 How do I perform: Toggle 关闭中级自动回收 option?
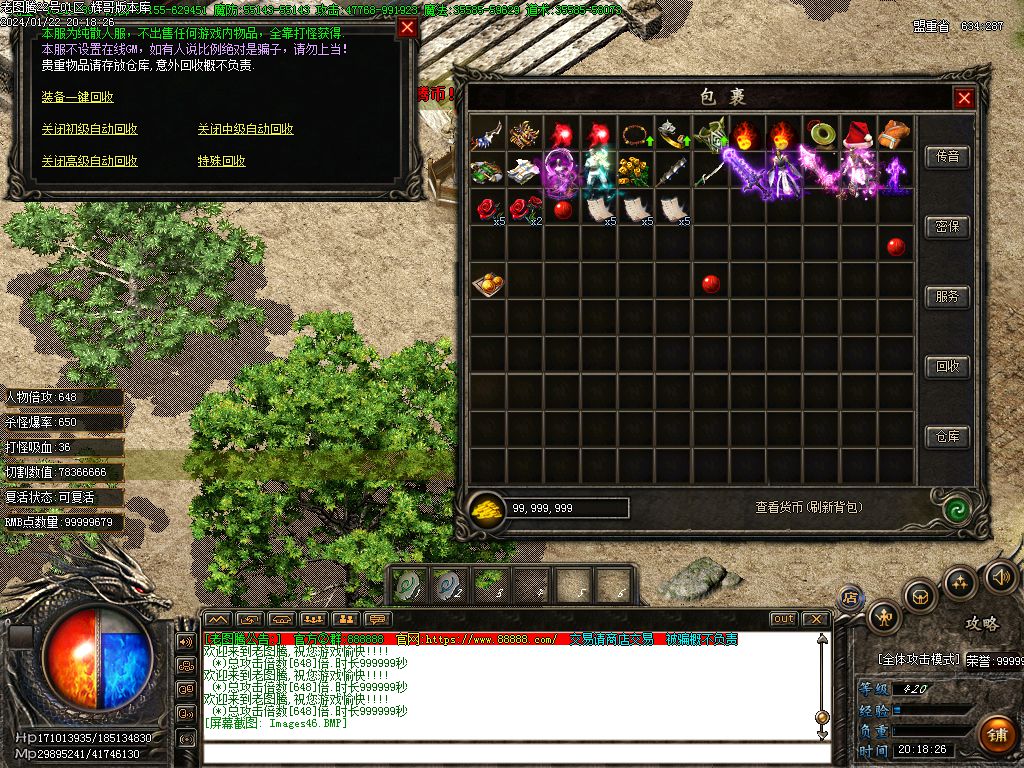point(246,129)
